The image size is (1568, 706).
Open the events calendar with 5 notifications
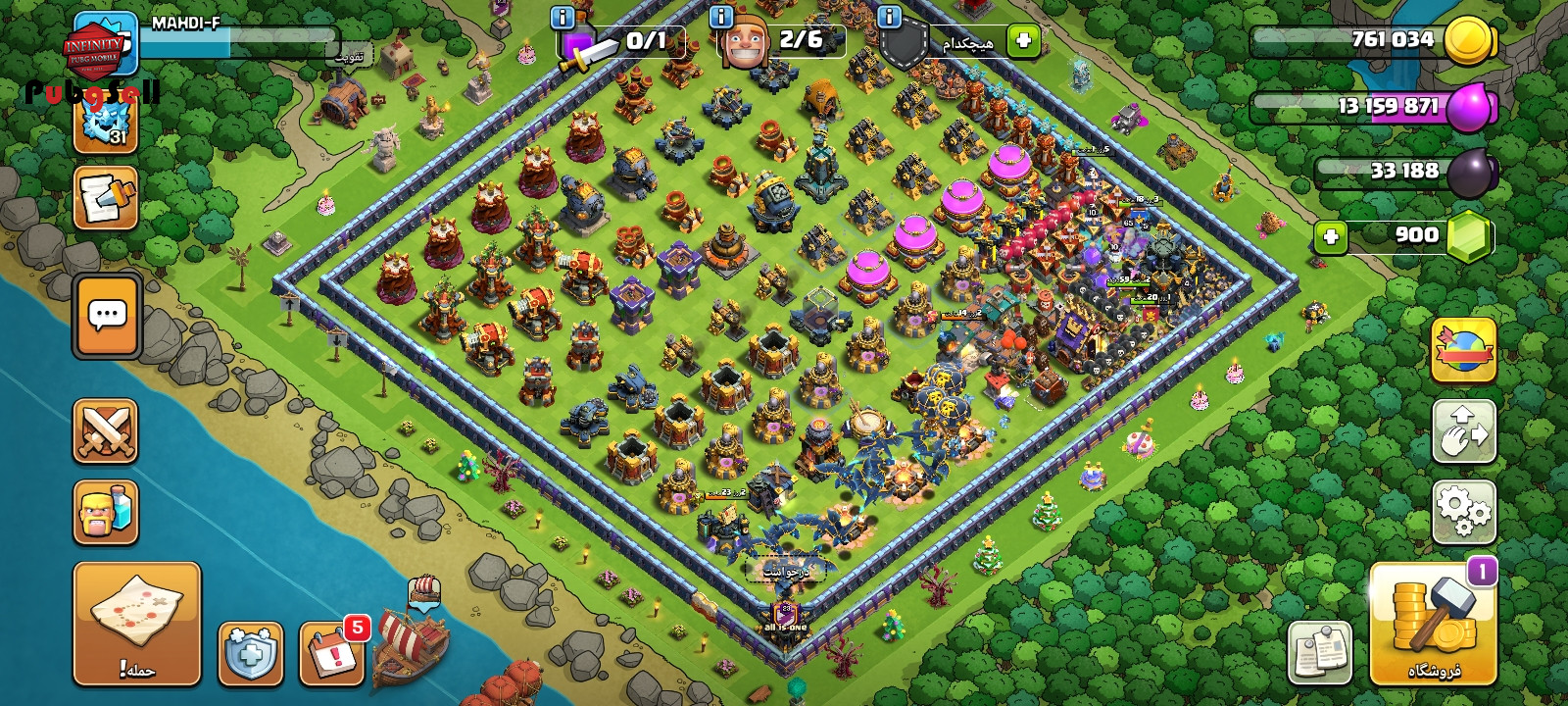coord(331,653)
